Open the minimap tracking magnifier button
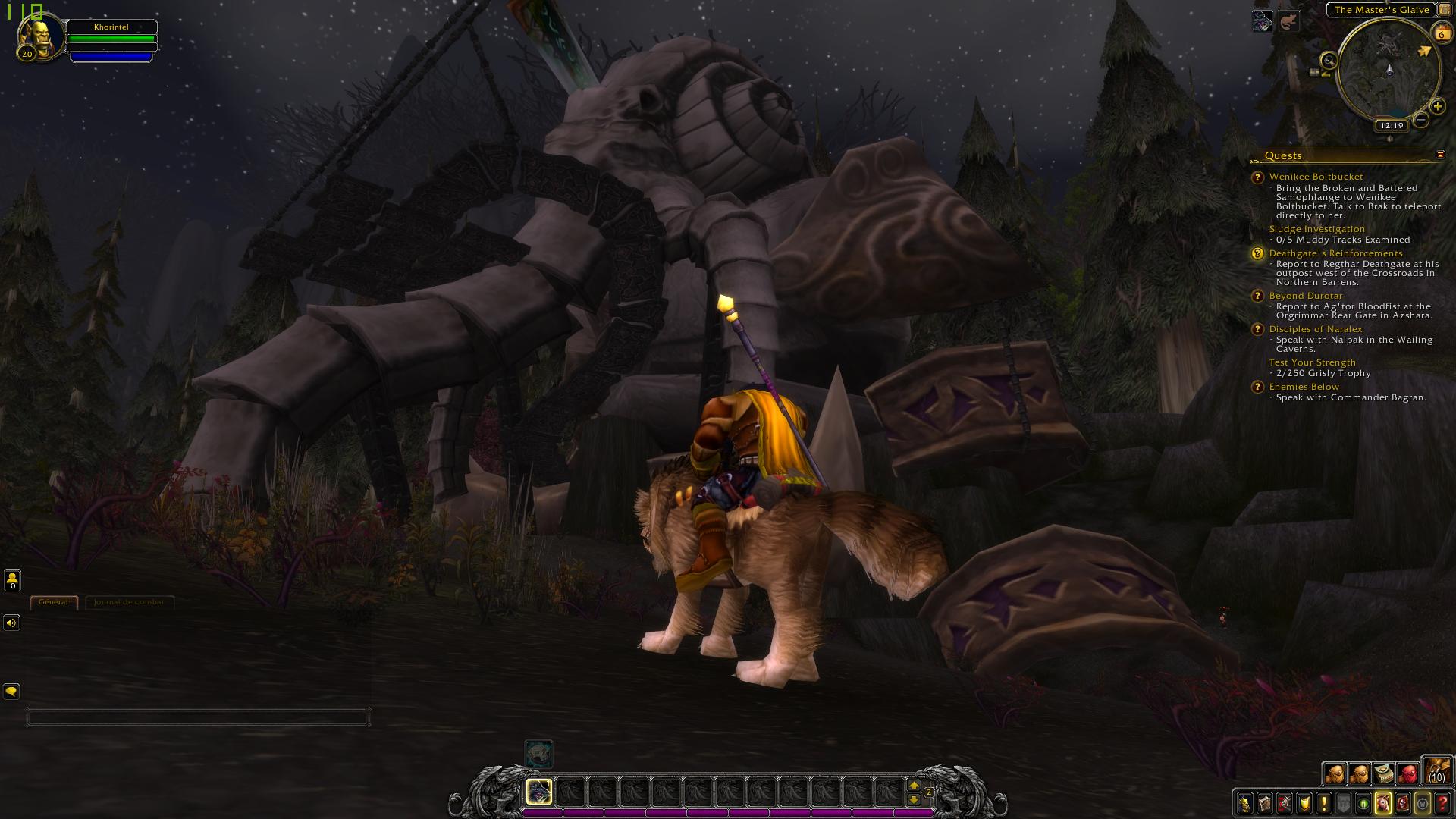 1329,60
